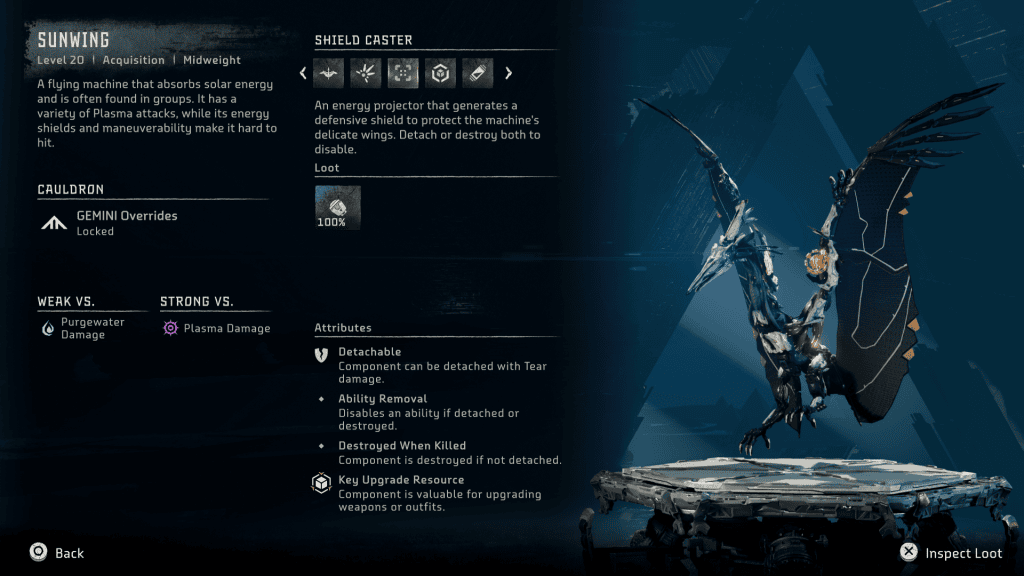Select the hexagon cube component icon
Image resolution: width=1024 pixels, height=576 pixels.
point(440,73)
